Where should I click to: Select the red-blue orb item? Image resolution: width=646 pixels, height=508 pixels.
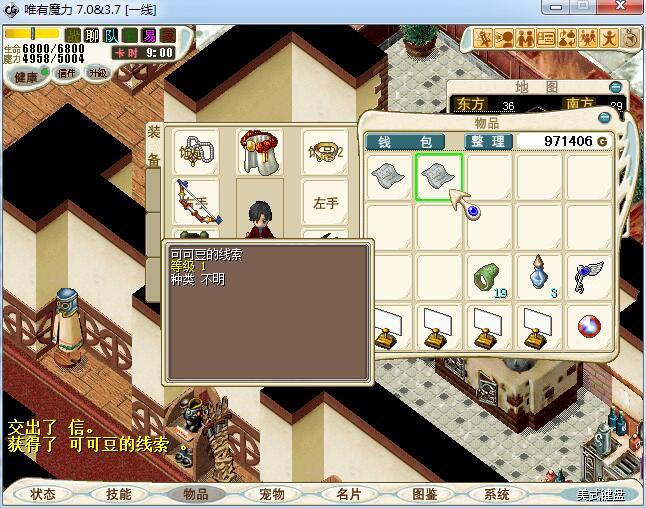(x=589, y=326)
